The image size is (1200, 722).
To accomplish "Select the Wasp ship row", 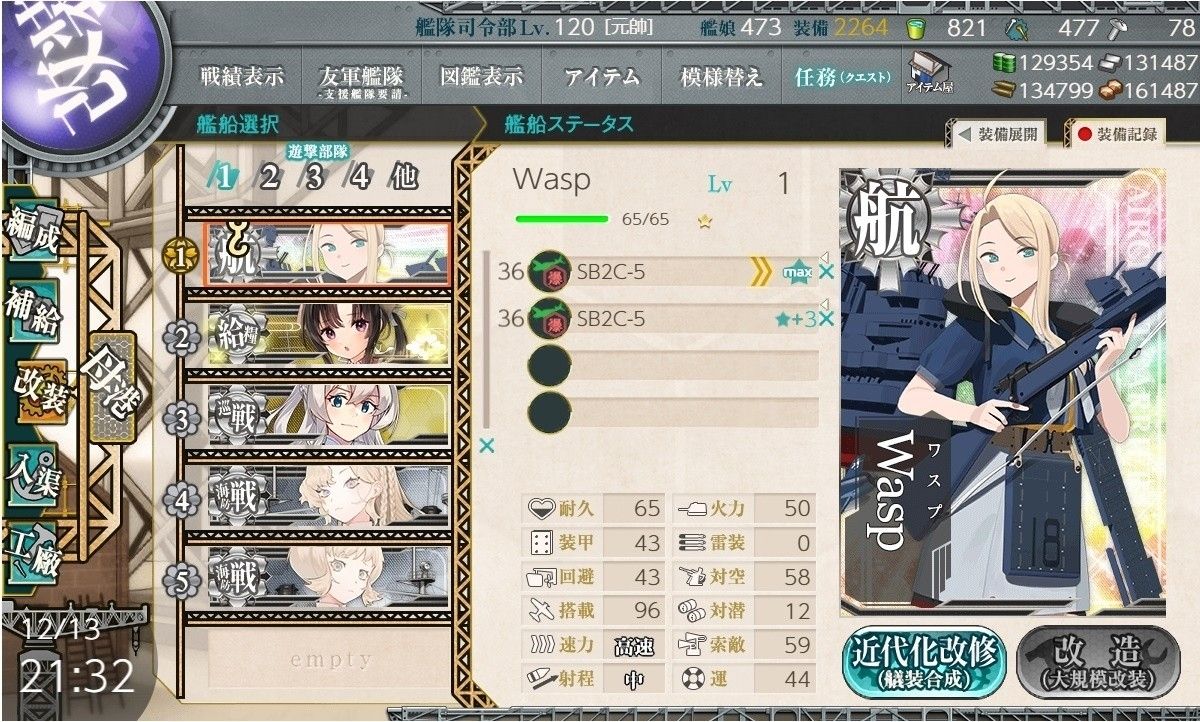I will coord(325,256).
